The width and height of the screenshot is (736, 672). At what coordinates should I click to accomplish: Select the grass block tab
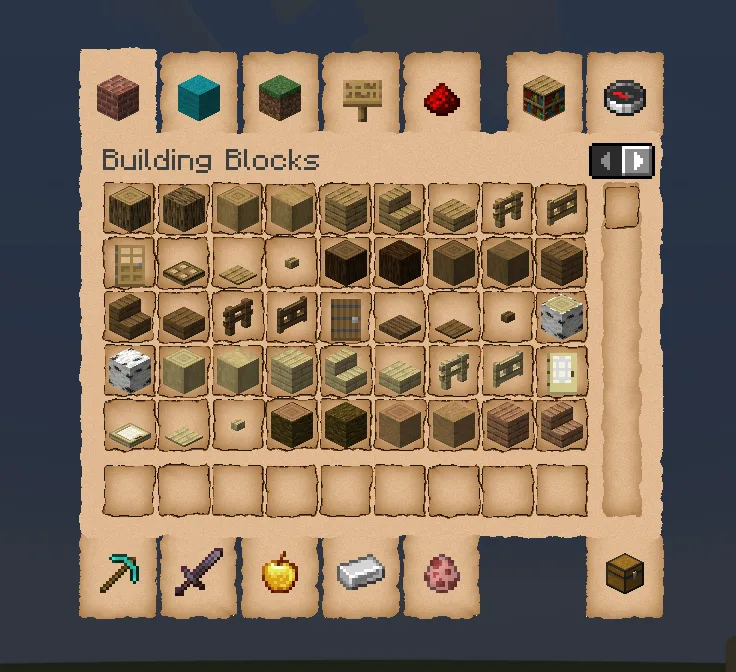tap(279, 98)
